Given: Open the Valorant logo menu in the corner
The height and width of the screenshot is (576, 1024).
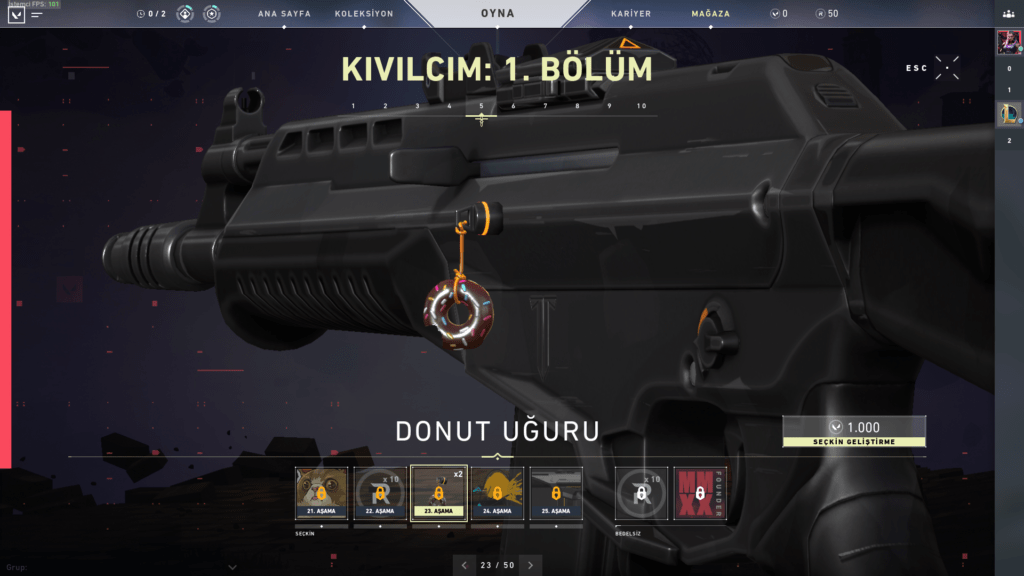Looking at the screenshot, I should 16,15.
